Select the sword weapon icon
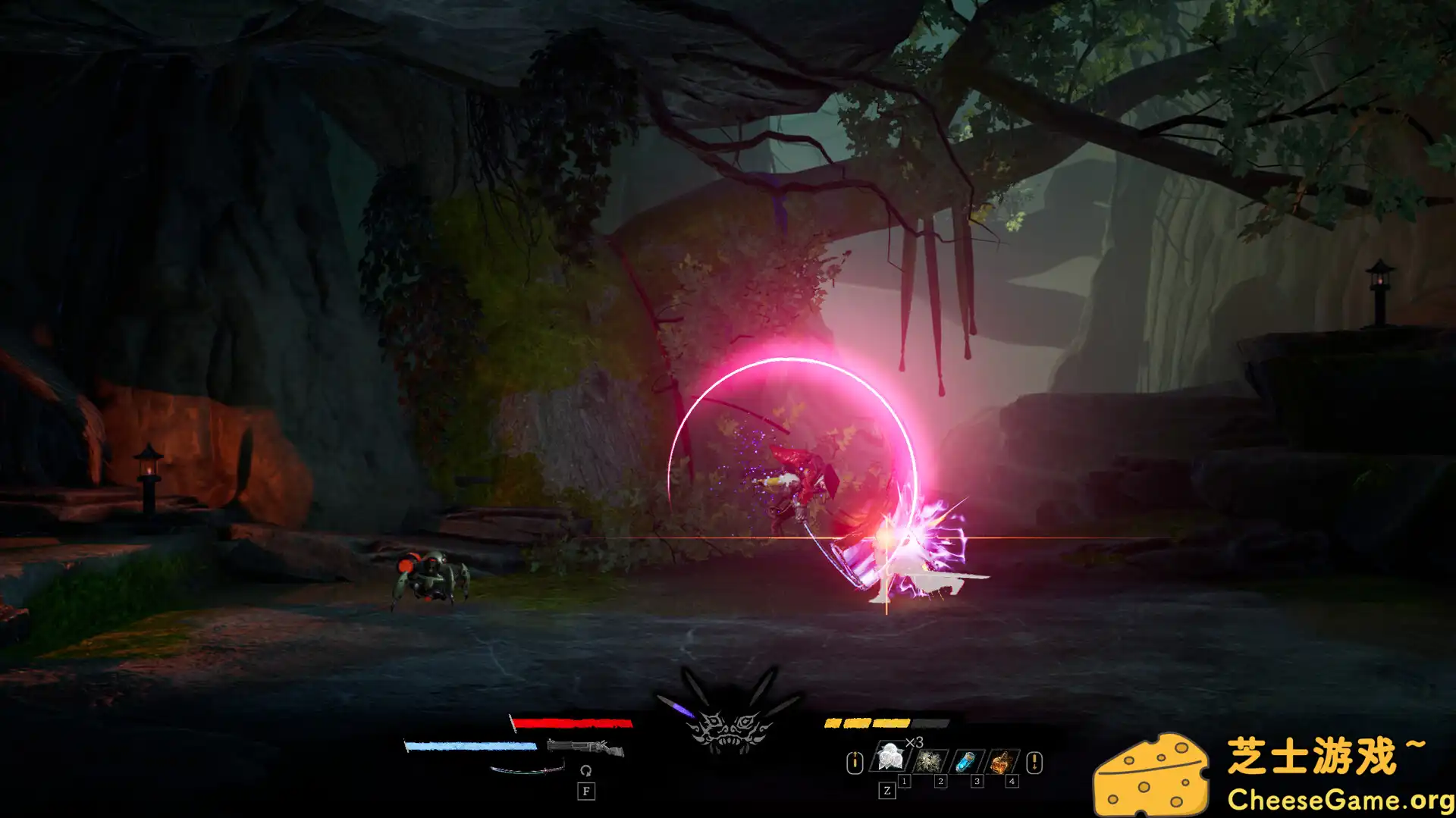This screenshot has width=1456, height=818. coord(526,770)
